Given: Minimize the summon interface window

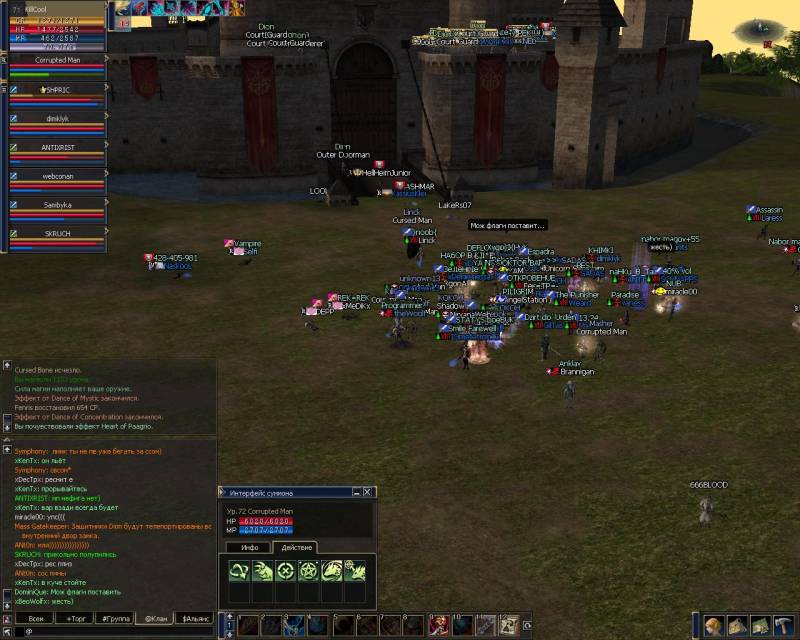Looking at the screenshot, I should (x=356, y=492).
